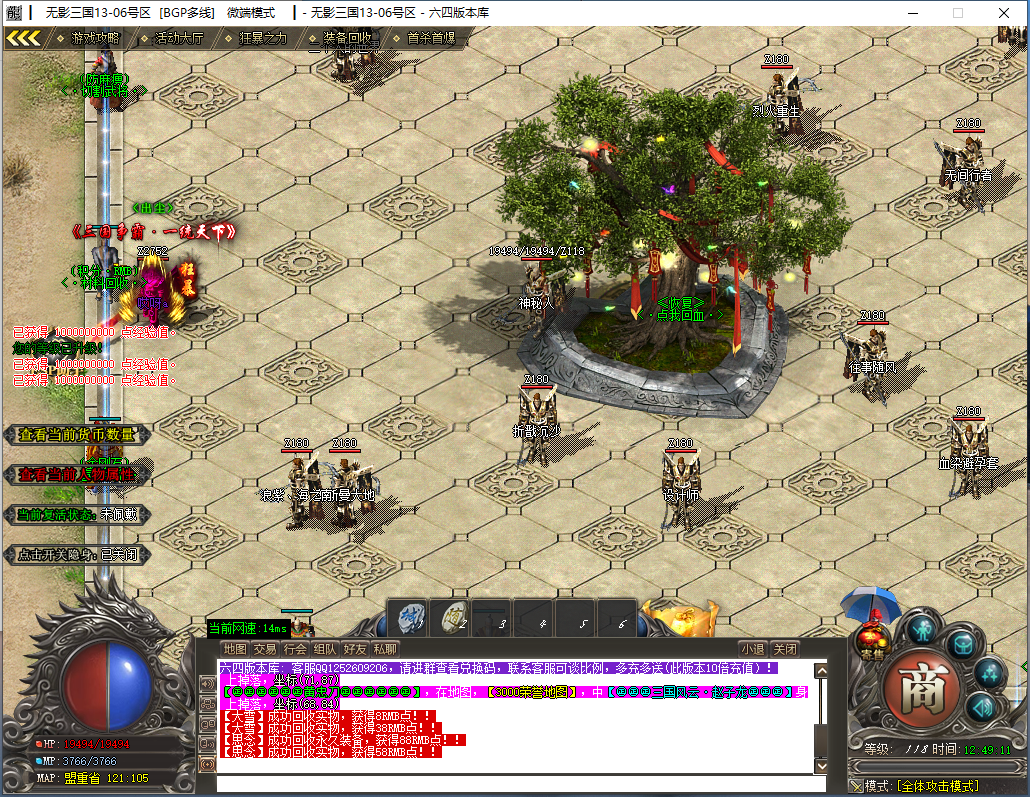Open the 活动大厅 activity hall
The image size is (1030, 797).
(x=178, y=38)
